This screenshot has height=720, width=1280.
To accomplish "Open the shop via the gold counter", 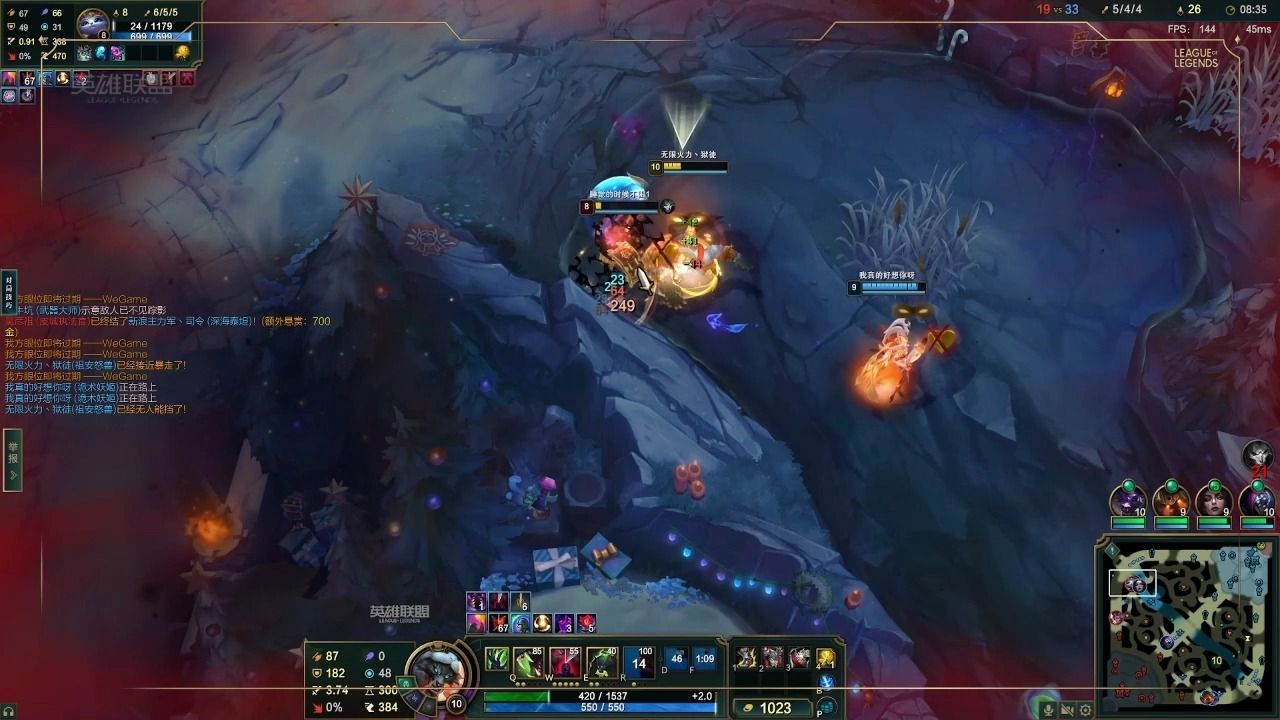I will pyautogui.click(x=768, y=708).
